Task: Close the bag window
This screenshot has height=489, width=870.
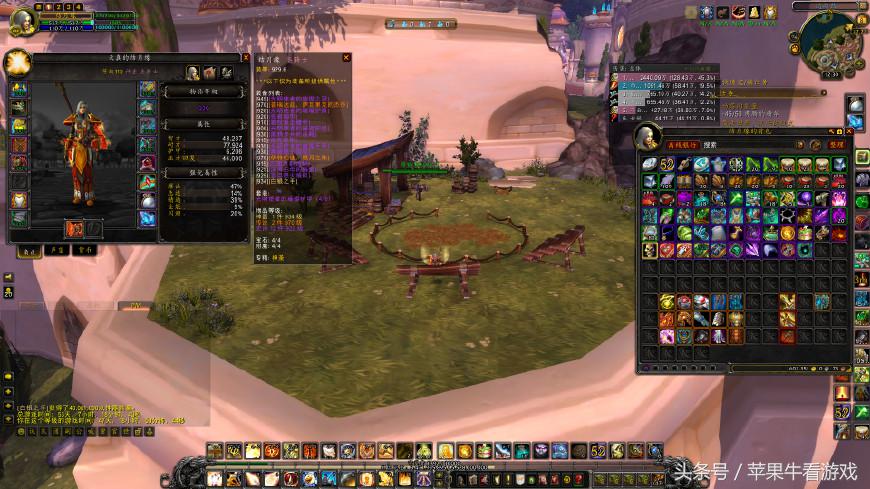Action: pos(848,131)
